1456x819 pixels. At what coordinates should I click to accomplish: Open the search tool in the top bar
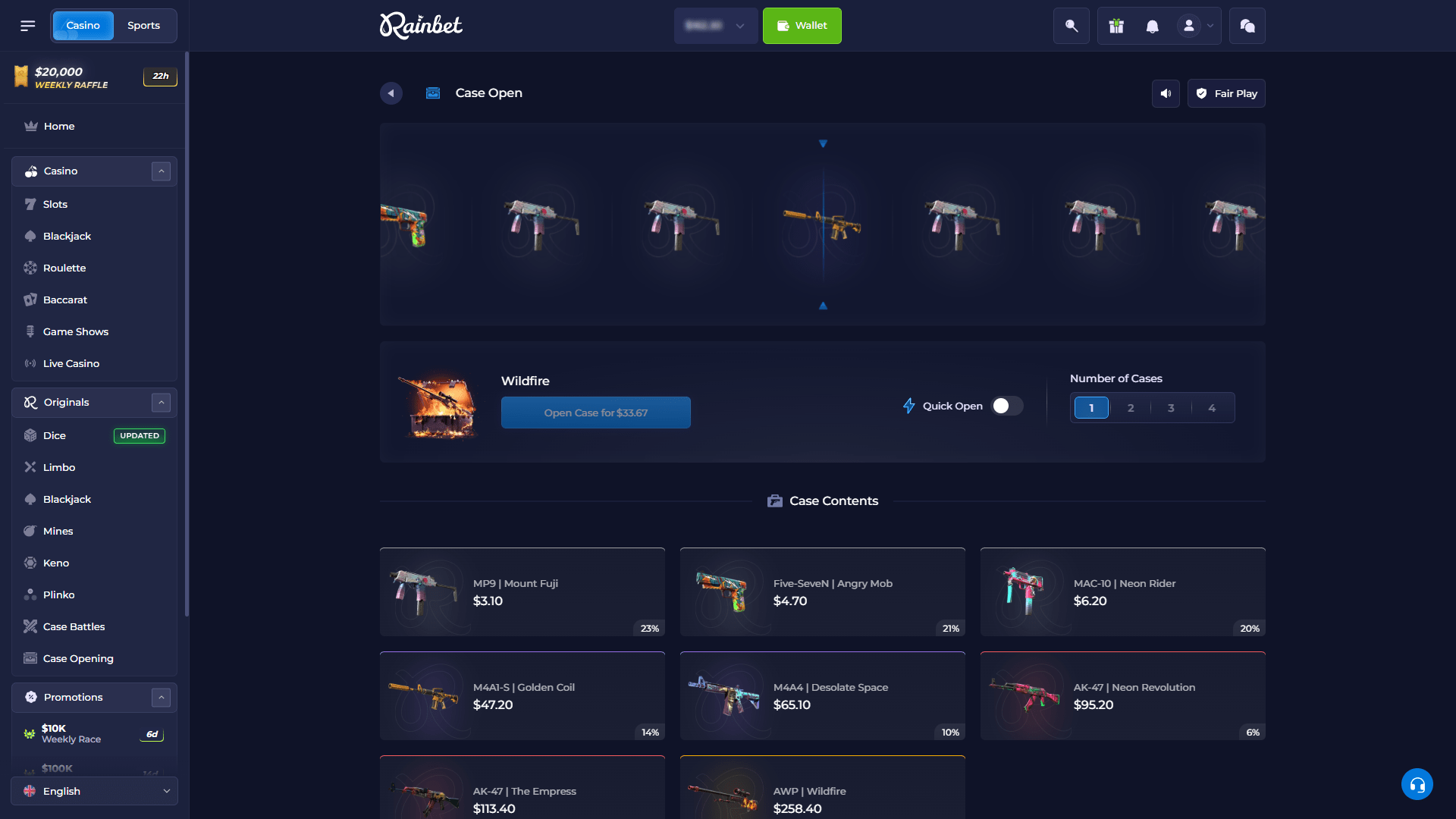(x=1071, y=25)
